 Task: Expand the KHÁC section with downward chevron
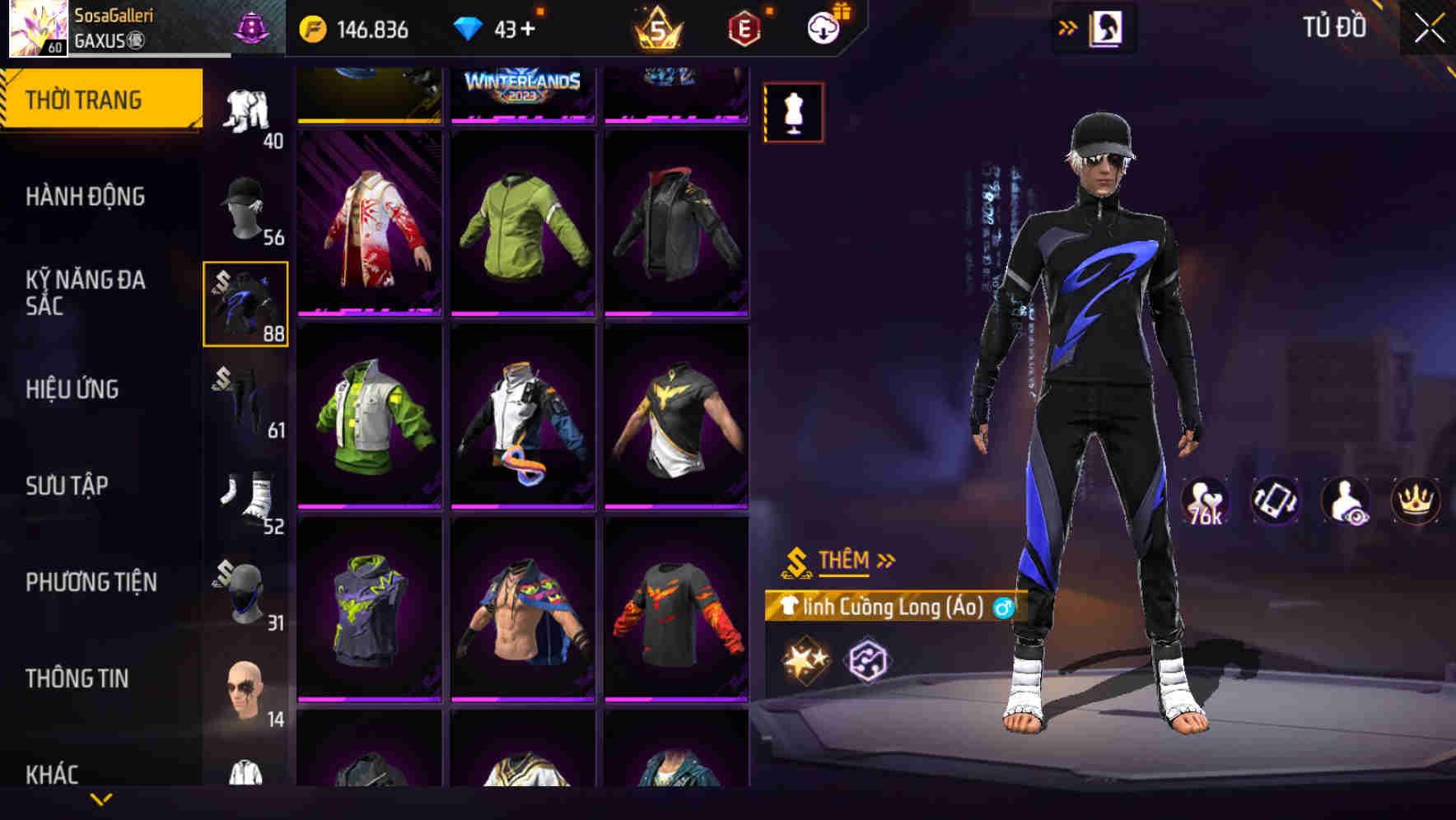click(102, 797)
